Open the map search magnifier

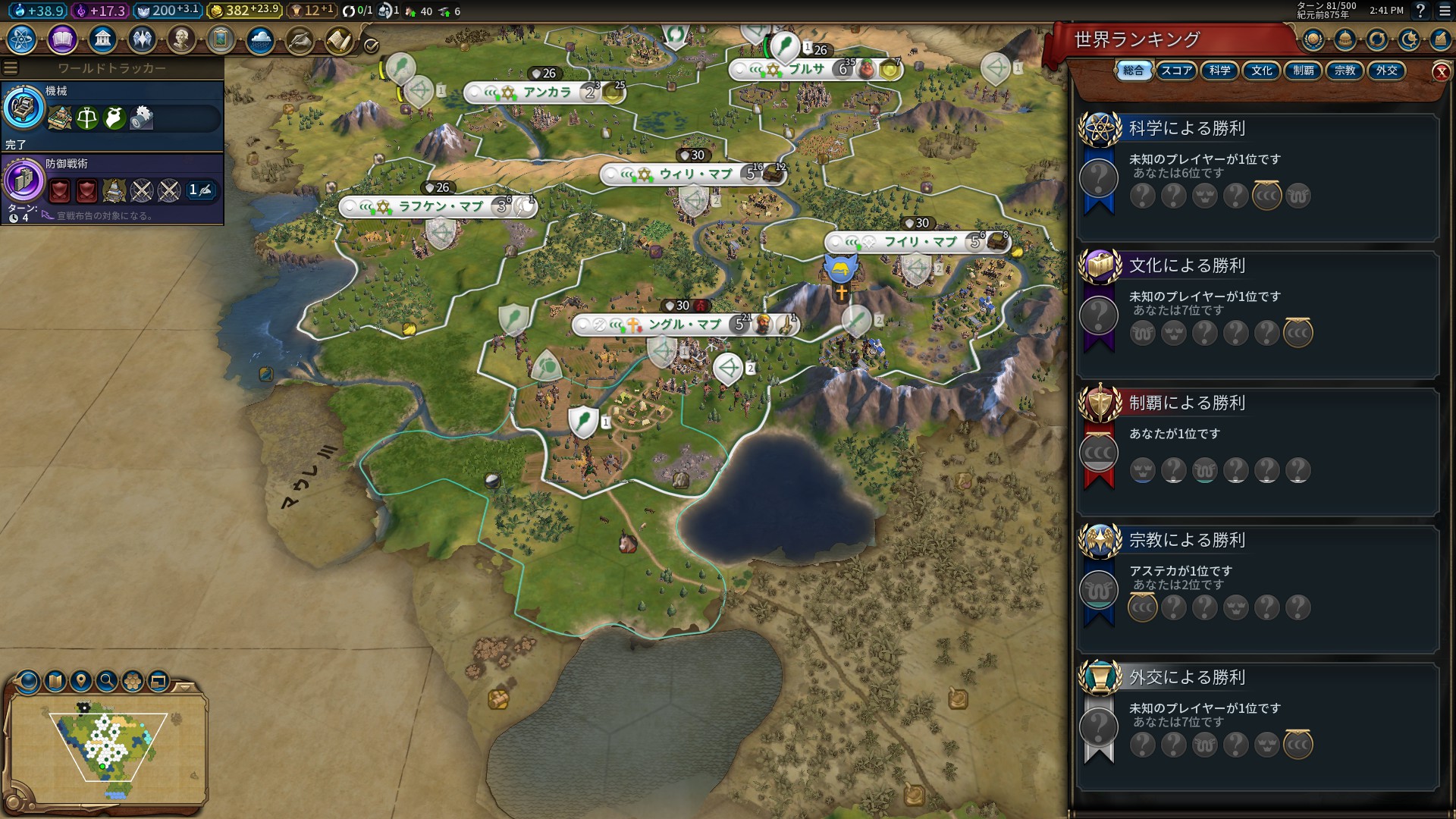click(x=107, y=681)
